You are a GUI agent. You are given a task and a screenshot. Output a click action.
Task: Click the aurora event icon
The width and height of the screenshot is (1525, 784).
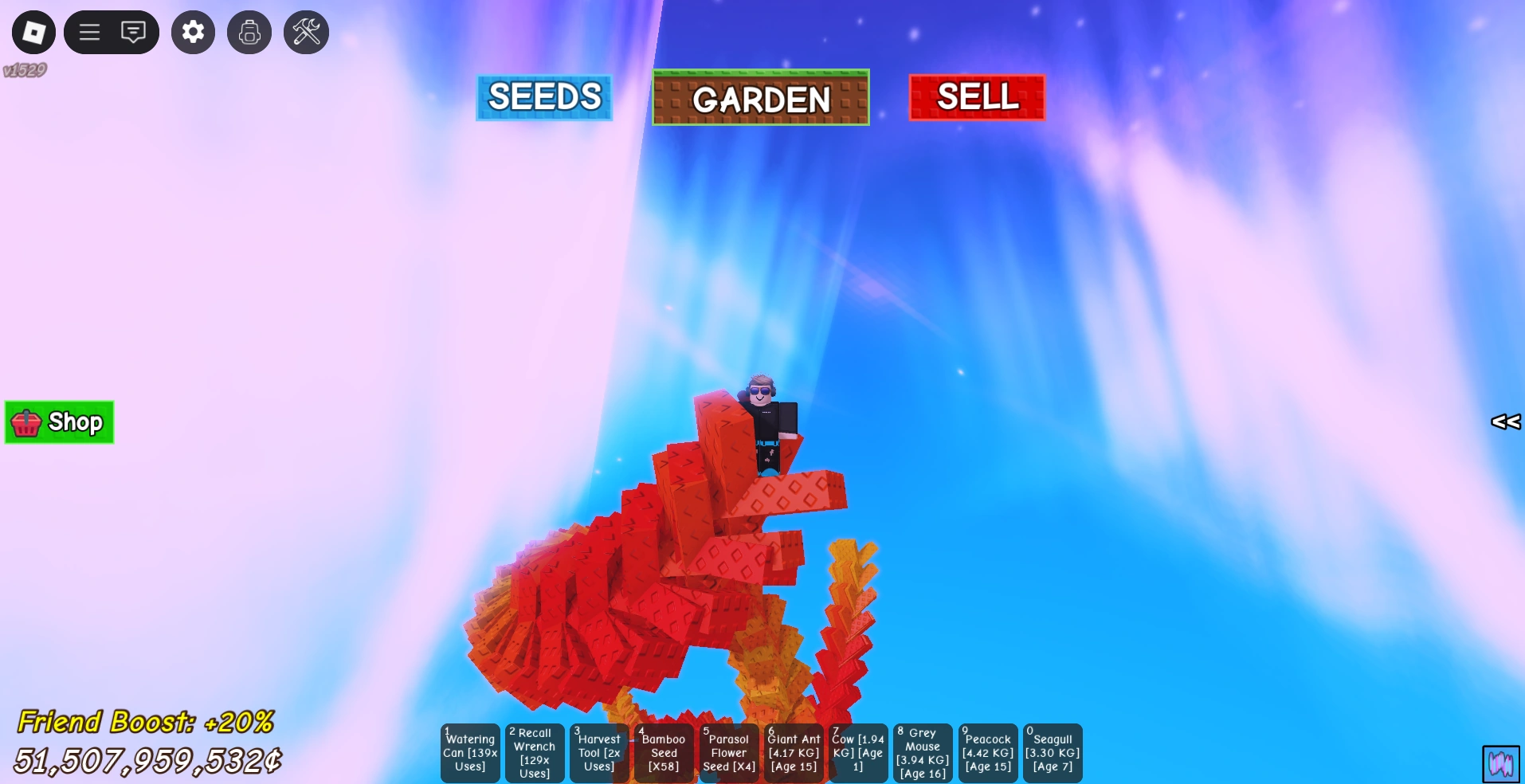pyautogui.click(x=1501, y=762)
